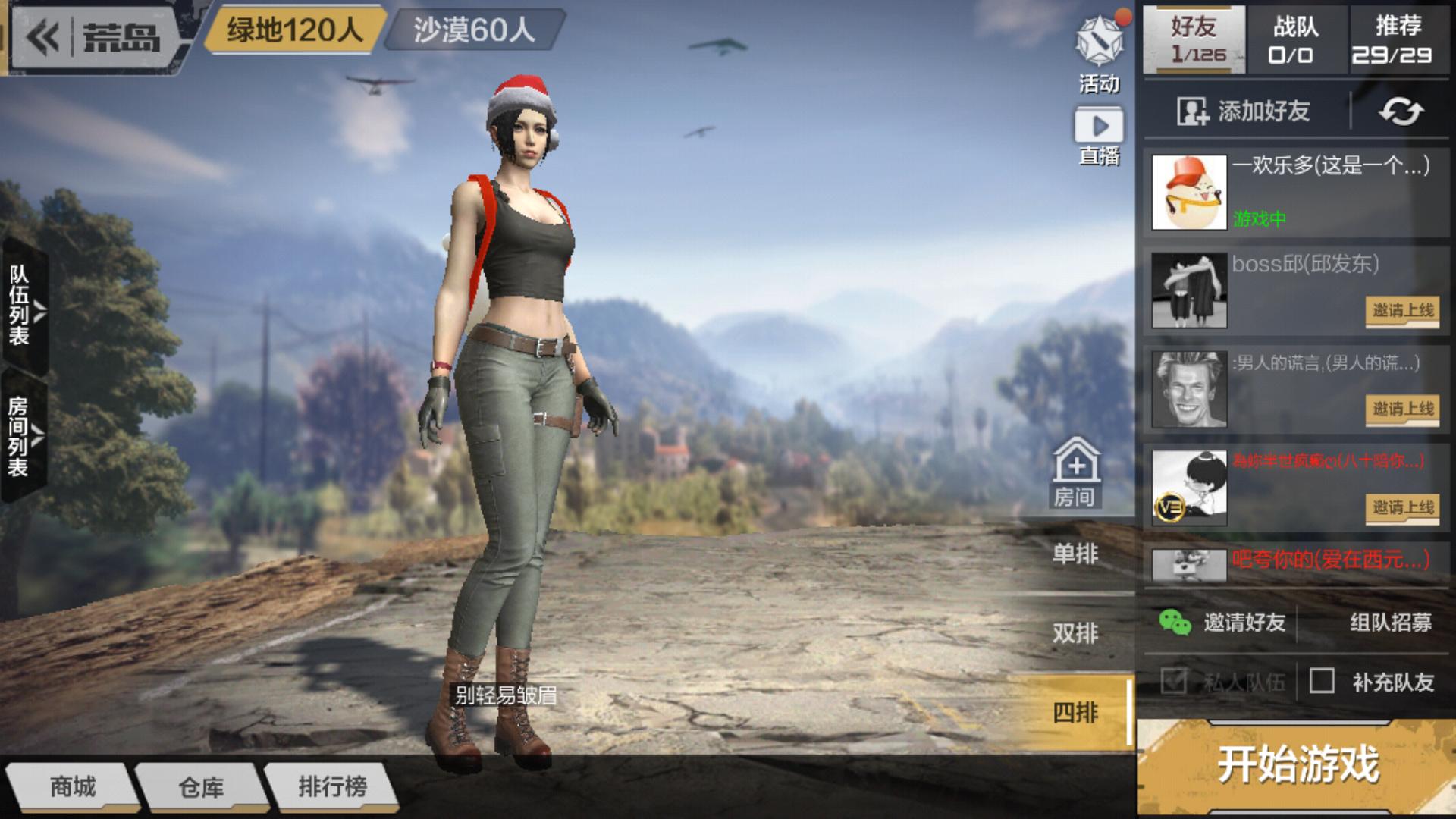Tap 邀请好友 WeChat invite button

1222,623
